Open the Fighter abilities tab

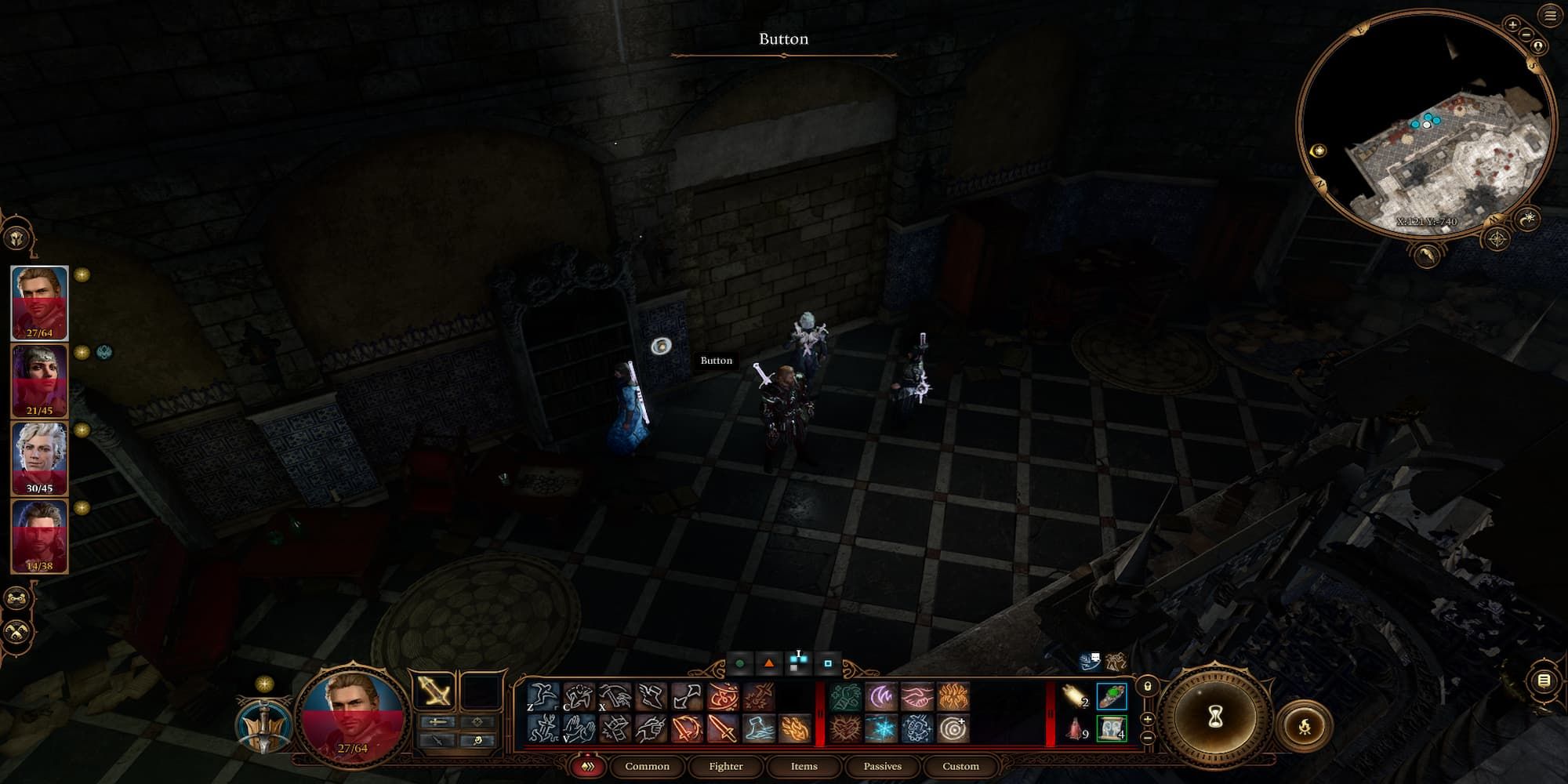[x=725, y=766]
